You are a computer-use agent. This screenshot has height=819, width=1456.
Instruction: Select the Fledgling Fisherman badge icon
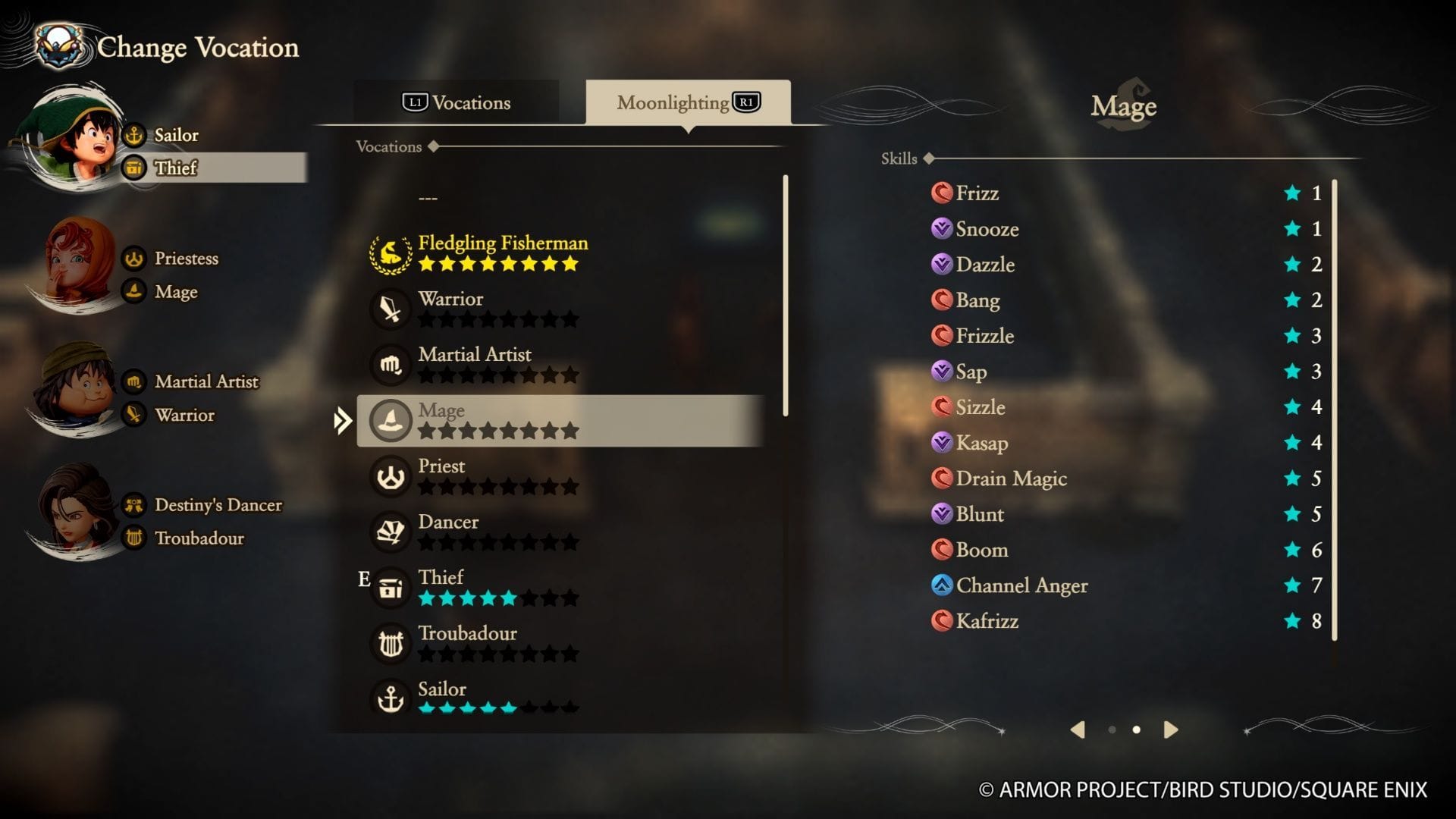390,253
